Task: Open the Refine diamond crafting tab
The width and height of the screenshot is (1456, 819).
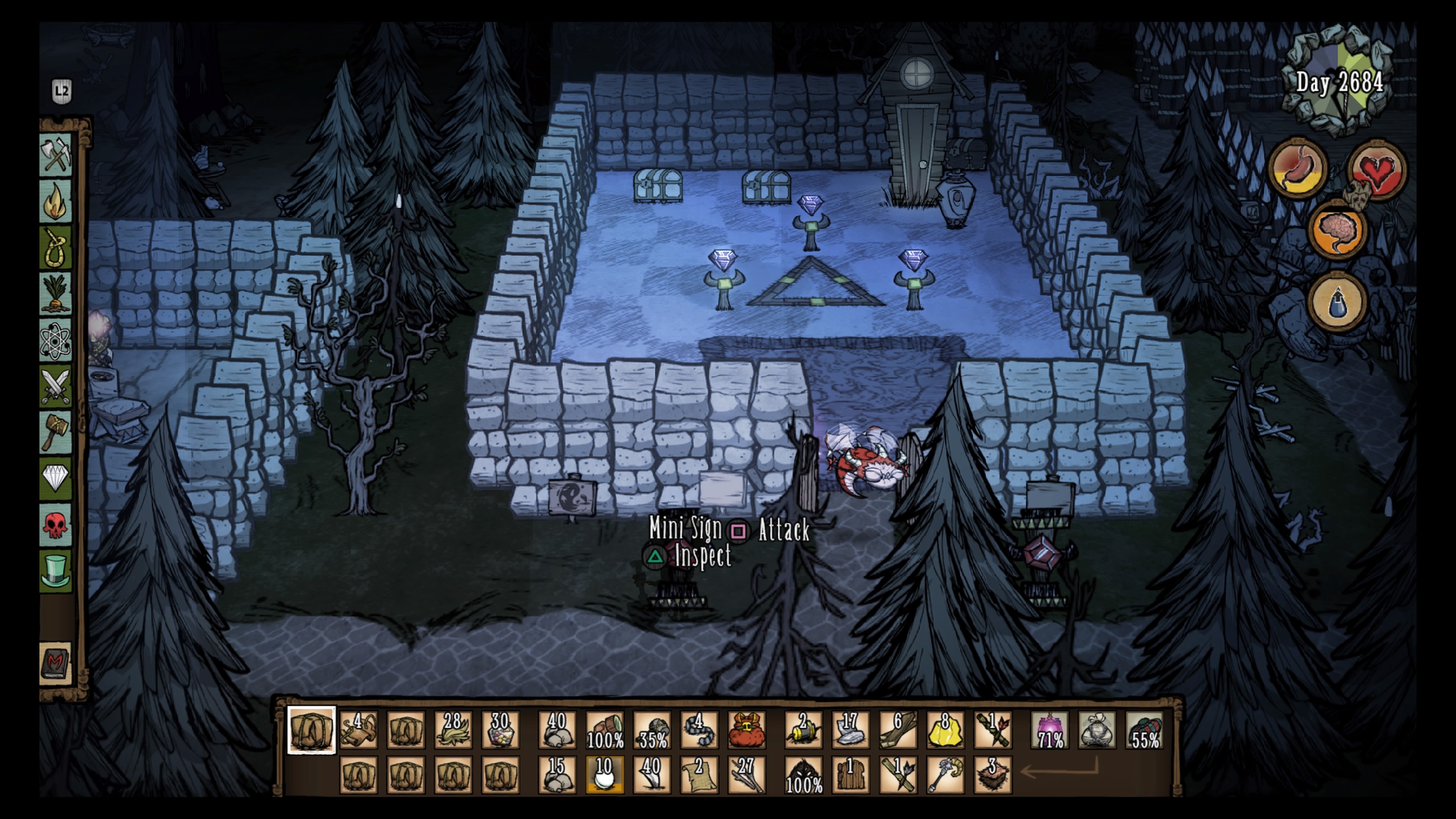Action: (x=55, y=478)
